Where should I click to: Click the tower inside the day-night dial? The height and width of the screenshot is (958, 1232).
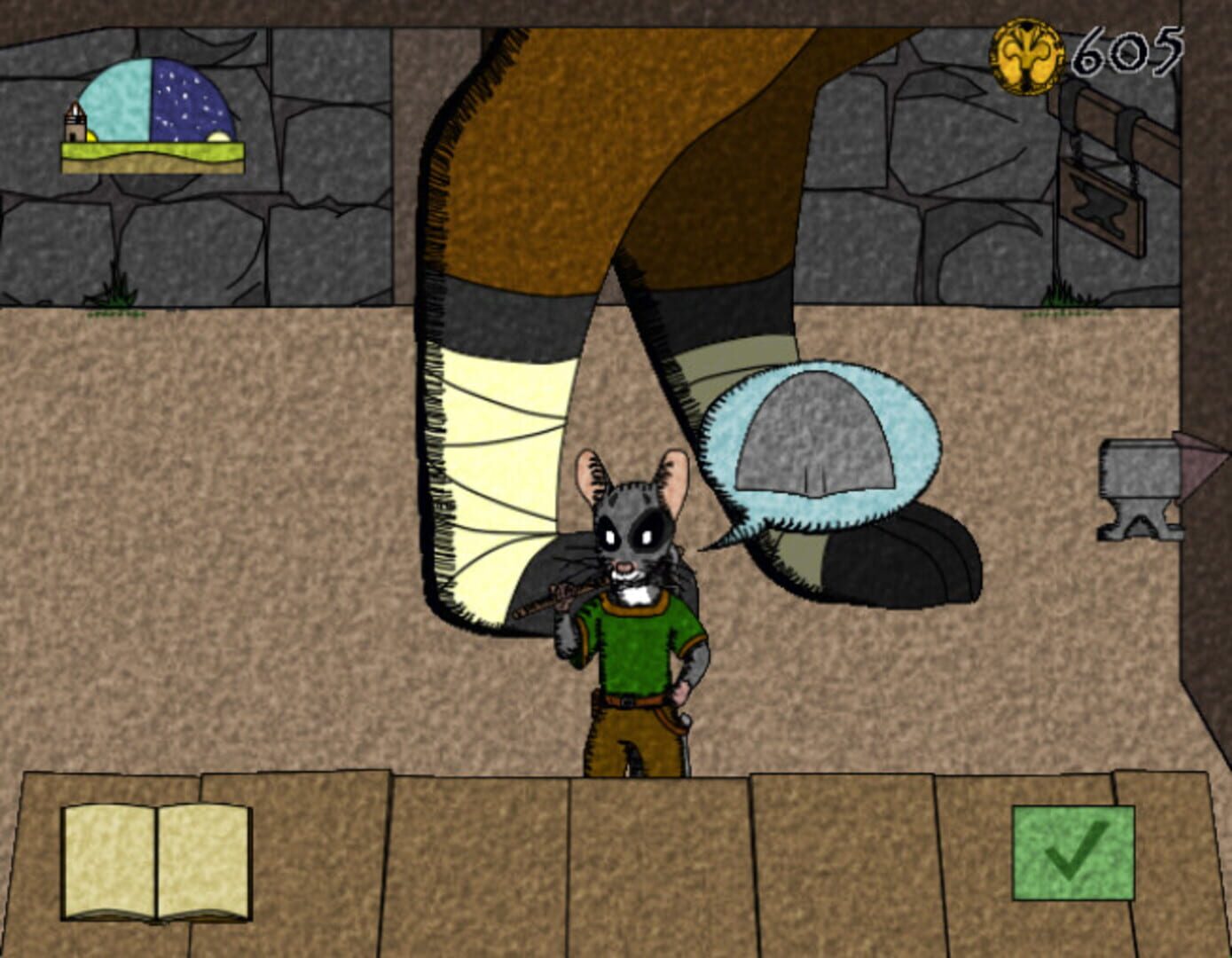(x=73, y=120)
